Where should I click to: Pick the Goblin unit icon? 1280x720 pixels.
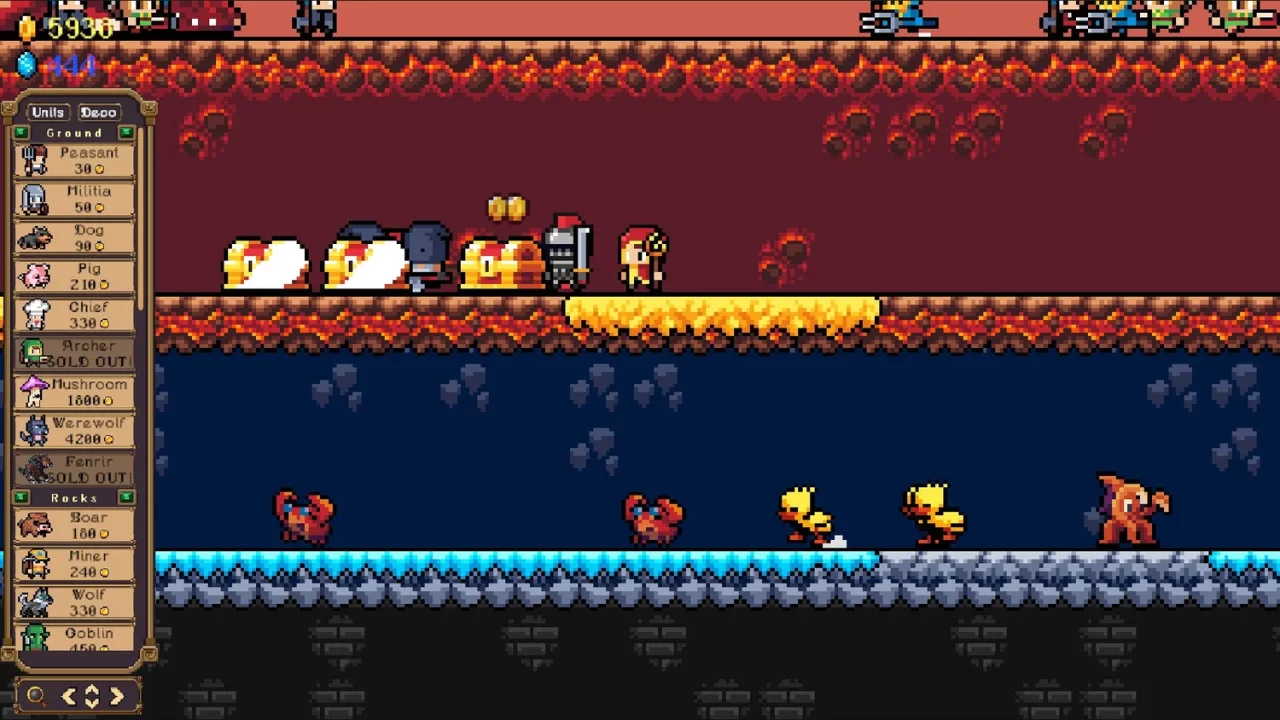click(x=75, y=639)
